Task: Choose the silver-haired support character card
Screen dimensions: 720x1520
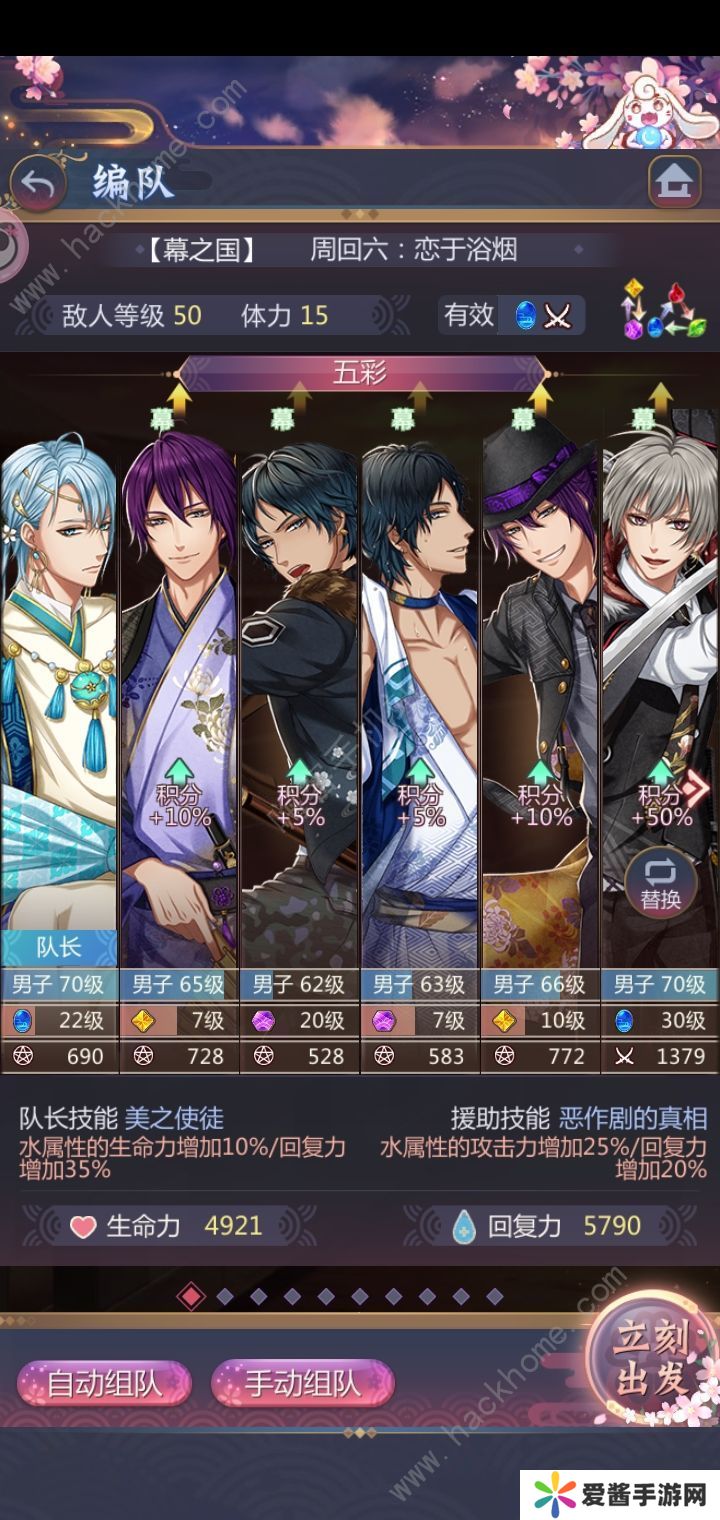Action: (660, 680)
